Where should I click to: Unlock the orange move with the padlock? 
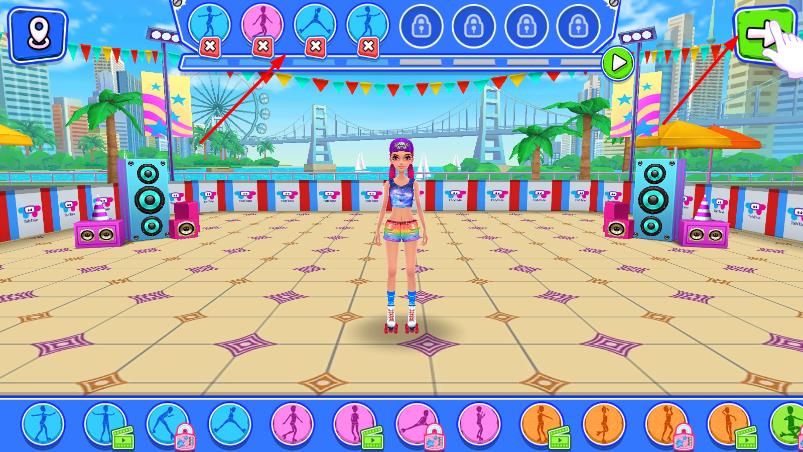tap(665, 424)
